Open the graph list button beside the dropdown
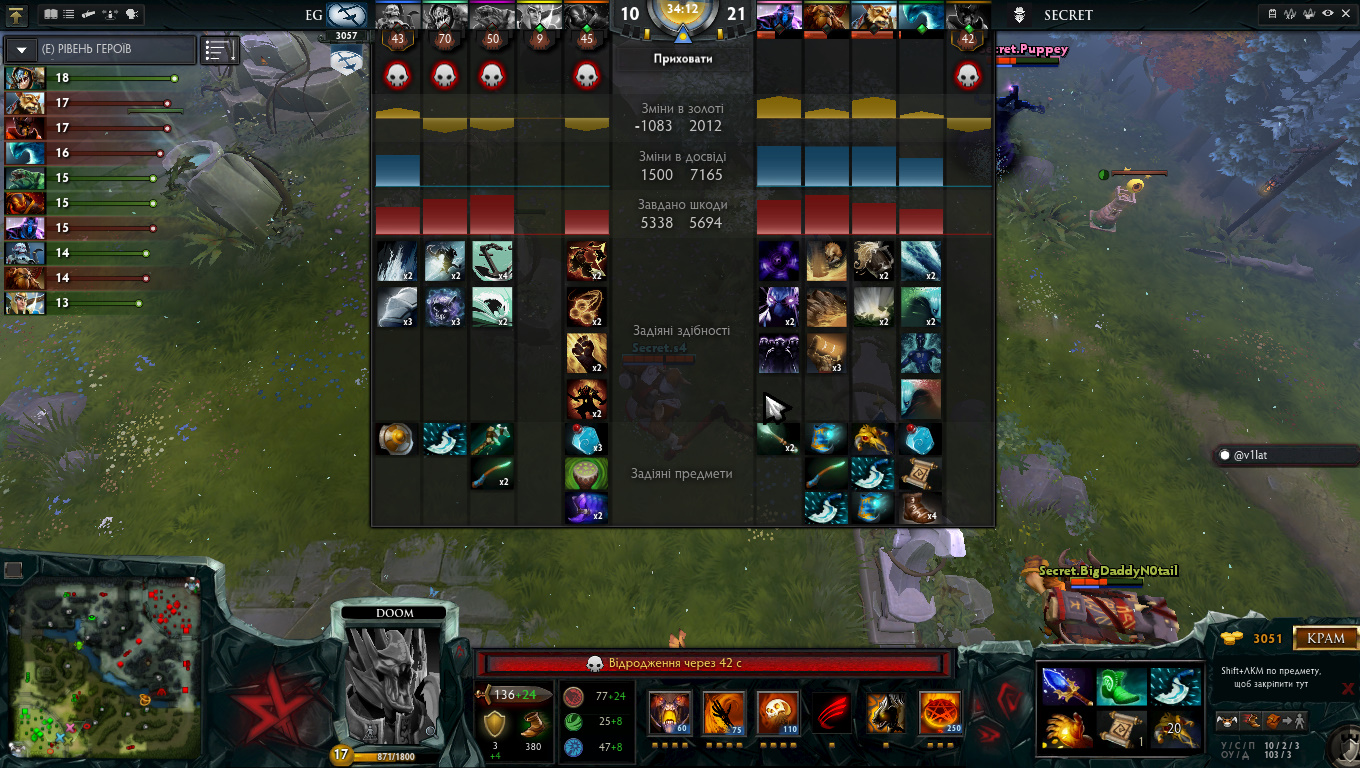The image size is (1360, 768). 219,50
